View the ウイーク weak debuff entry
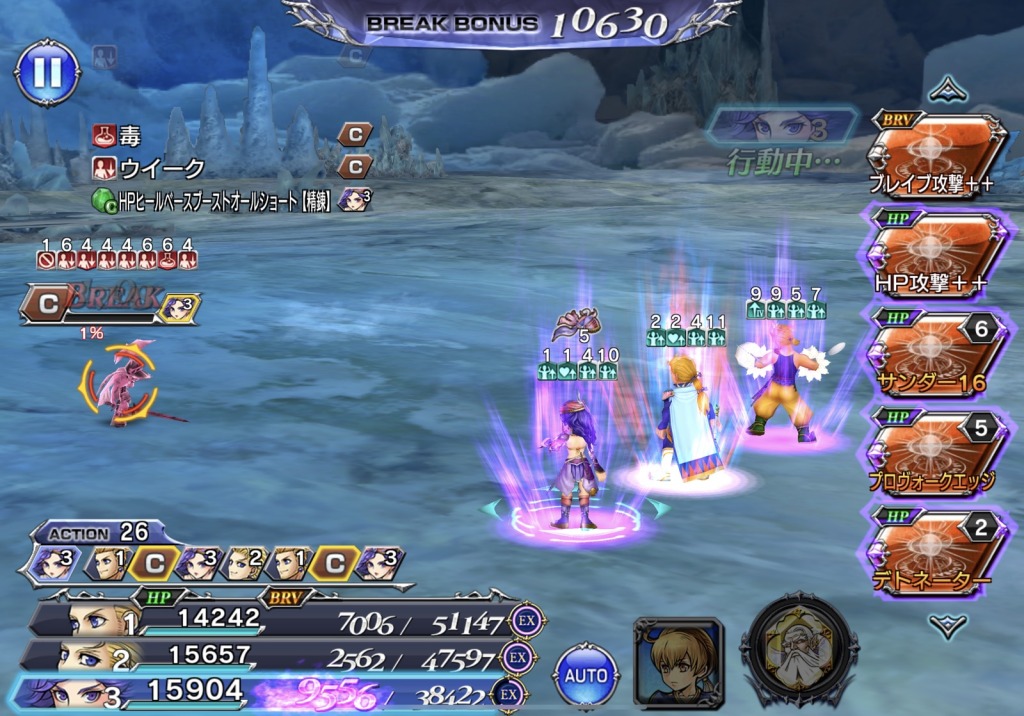The width and height of the screenshot is (1024, 716). point(150,167)
